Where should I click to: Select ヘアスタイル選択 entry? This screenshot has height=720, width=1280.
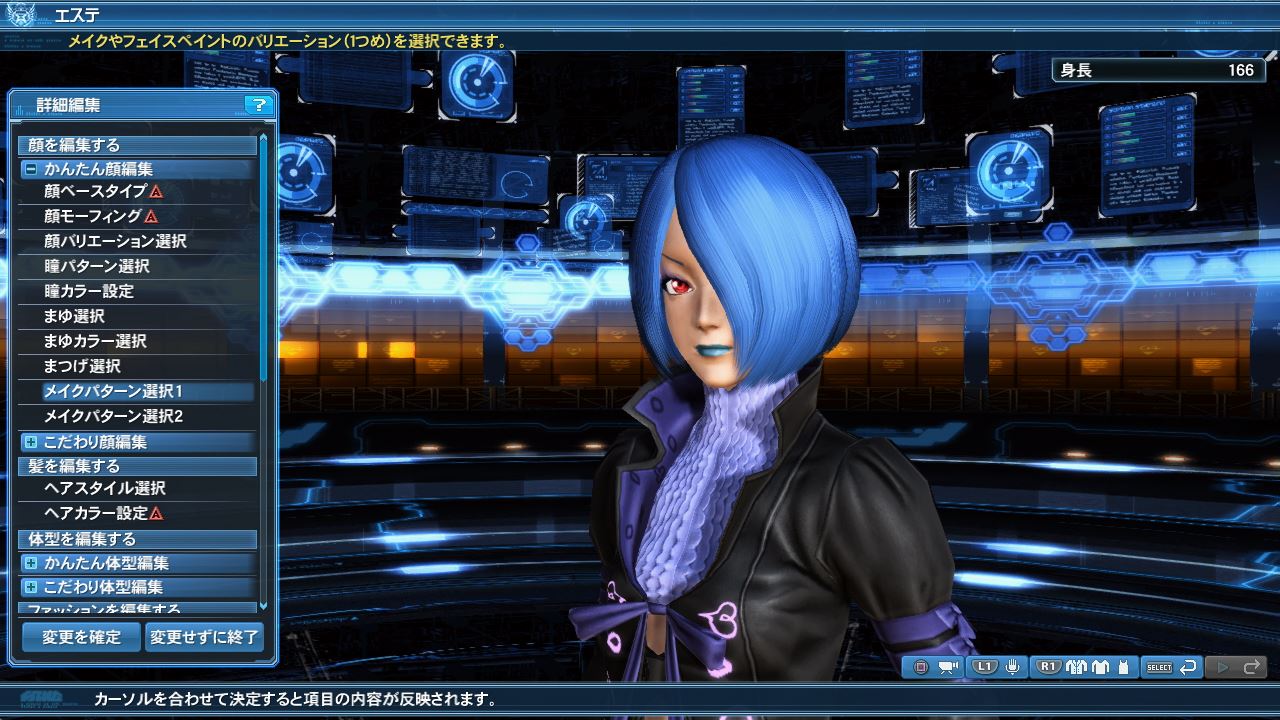[x=105, y=488]
